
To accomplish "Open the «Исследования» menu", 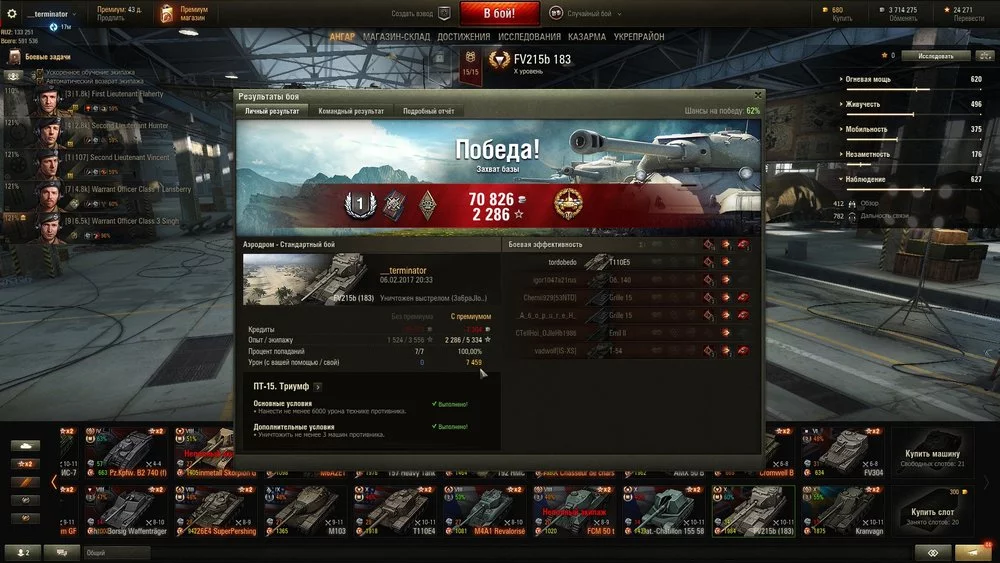I will point(529,37).
